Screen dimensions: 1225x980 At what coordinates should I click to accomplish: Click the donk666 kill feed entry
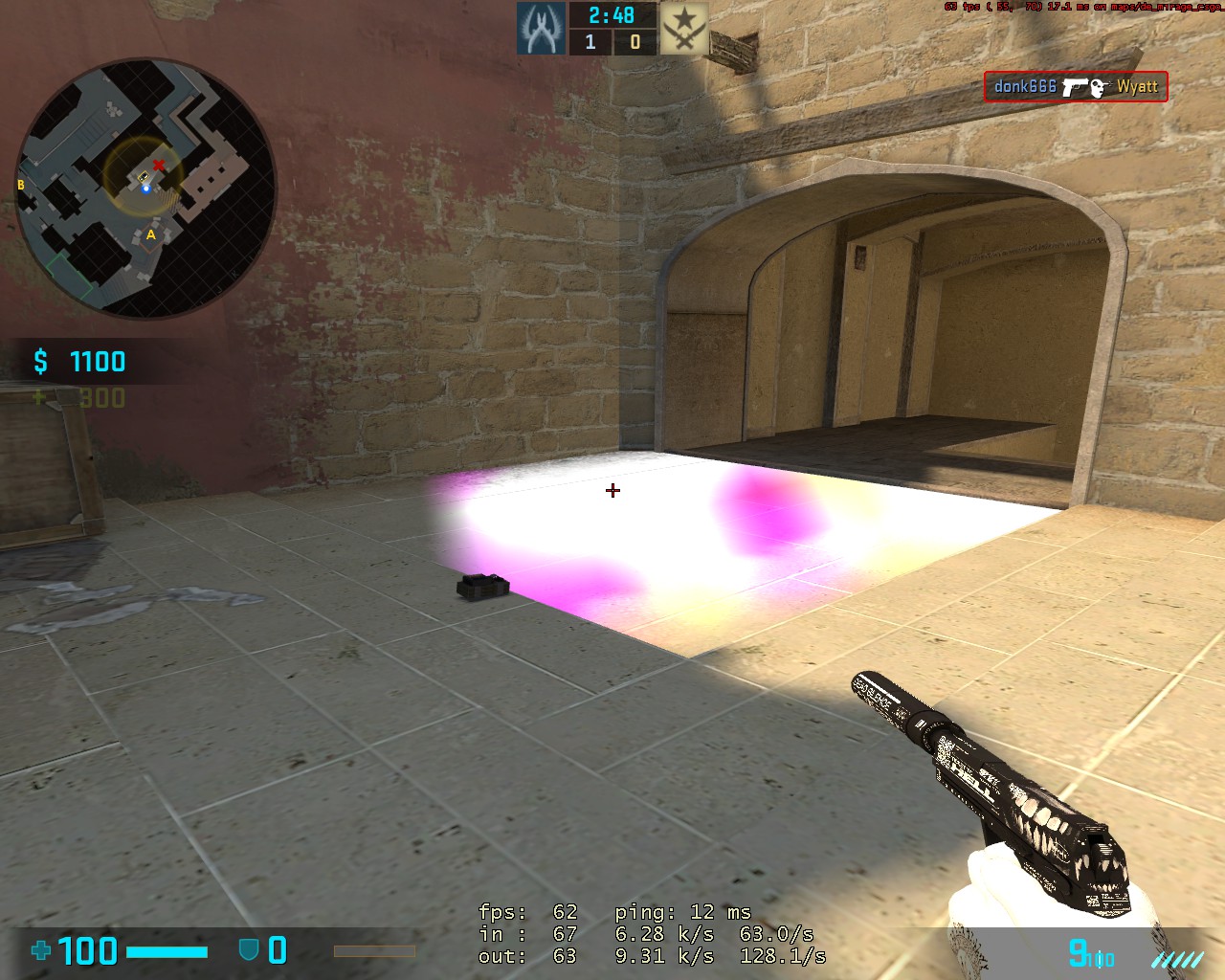1075,87
